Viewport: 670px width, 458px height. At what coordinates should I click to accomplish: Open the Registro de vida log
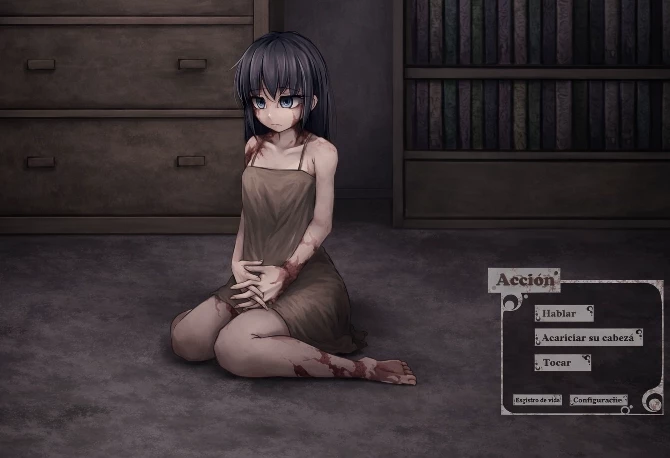536,400
